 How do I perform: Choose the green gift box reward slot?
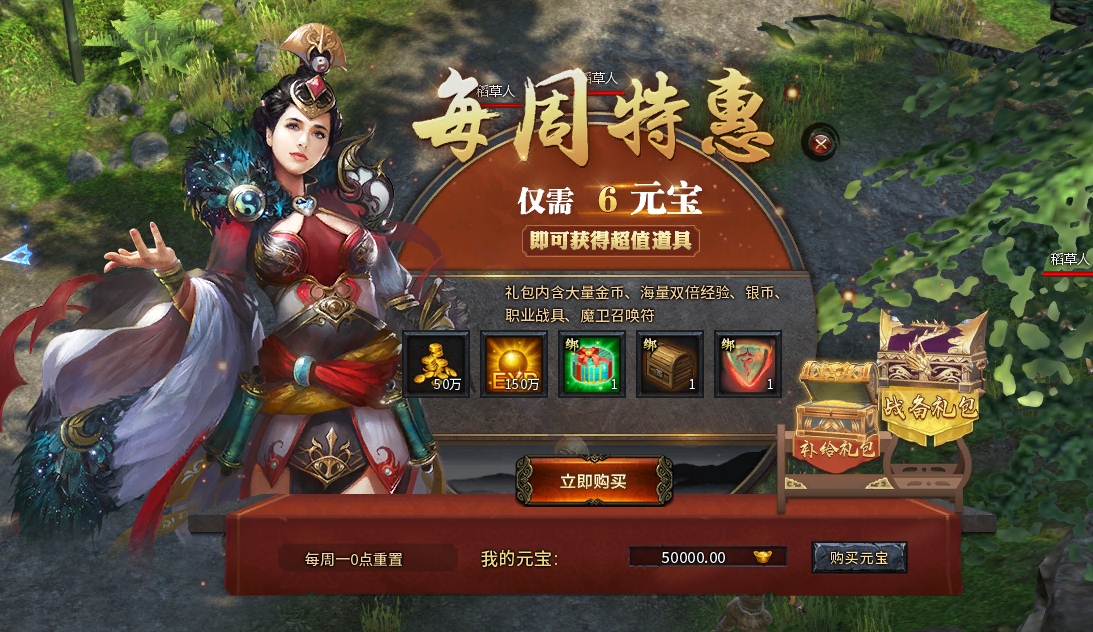[x=592, y=365]
